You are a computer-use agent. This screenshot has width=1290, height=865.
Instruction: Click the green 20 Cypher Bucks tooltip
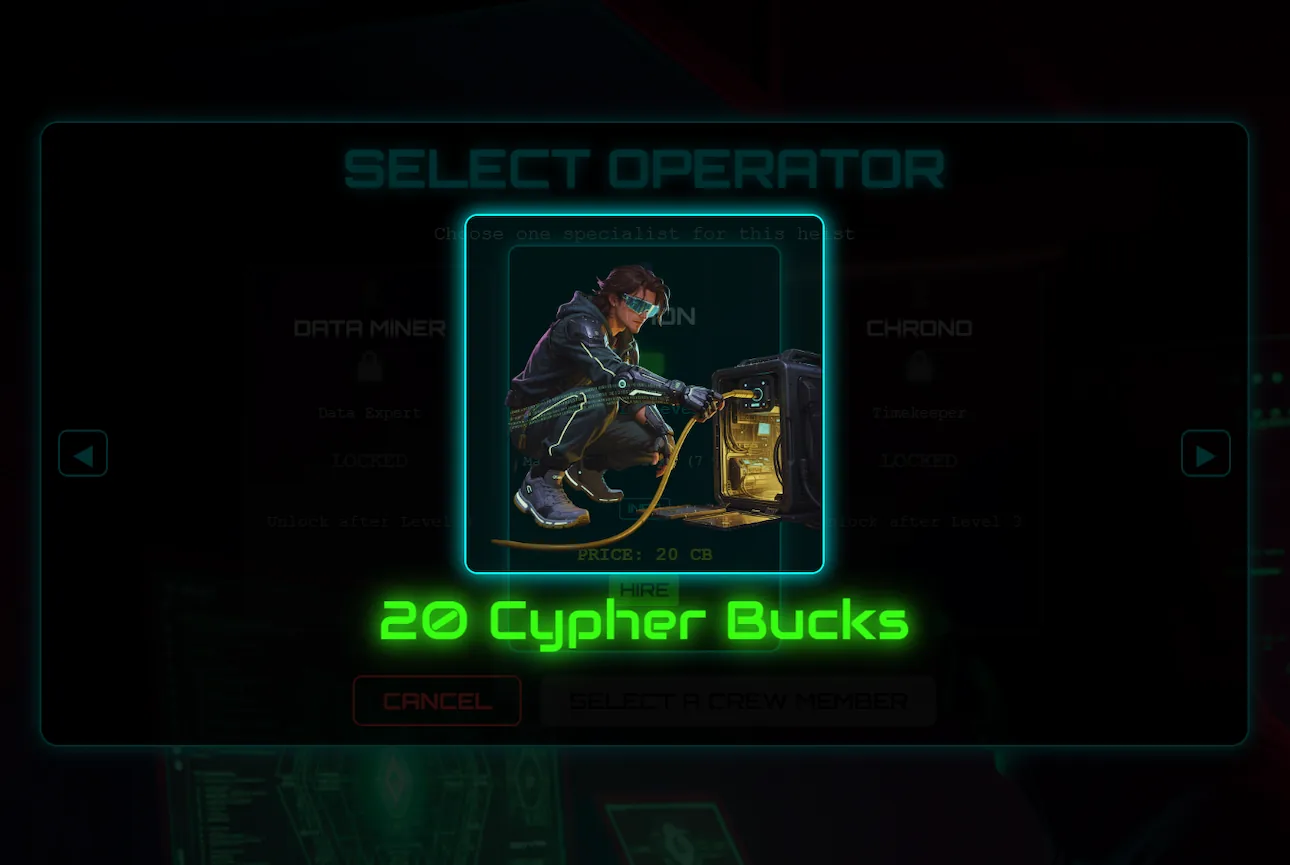[643, 620]
